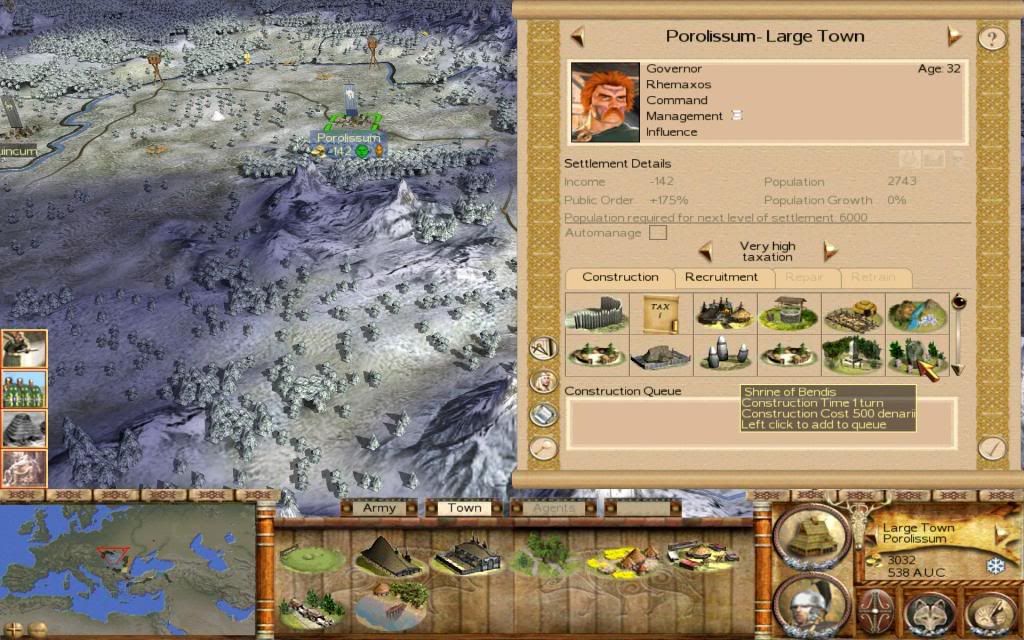Select the Town tab in bottom panel
The image size is (1024, 640).
point(464,508)
